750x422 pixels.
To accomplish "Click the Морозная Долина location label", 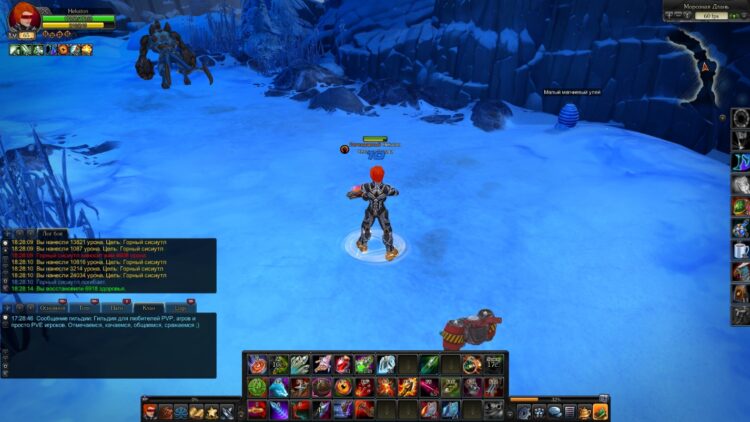I will [696, 7].
